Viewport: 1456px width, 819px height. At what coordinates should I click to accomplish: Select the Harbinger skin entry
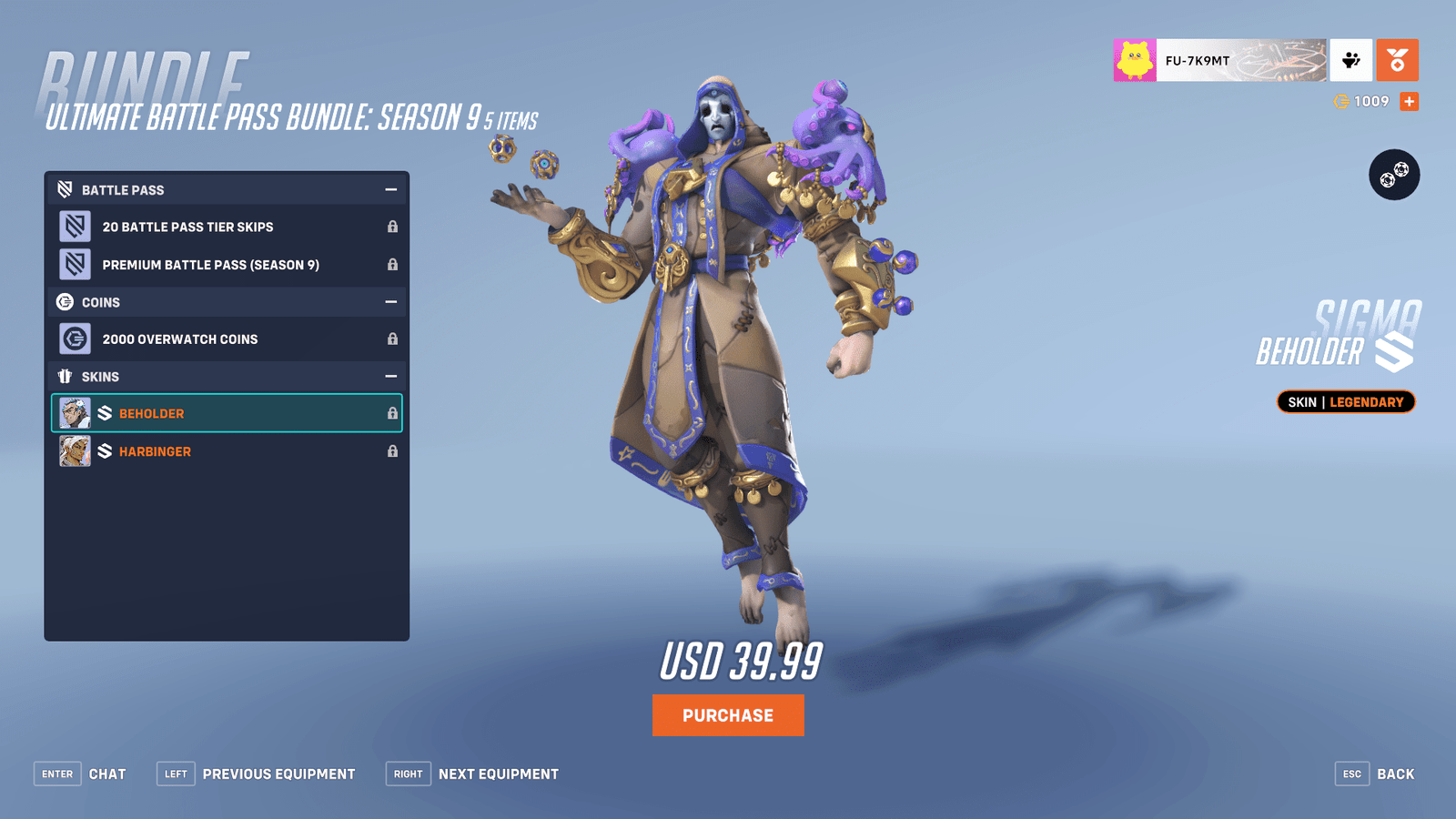(227, 450)
